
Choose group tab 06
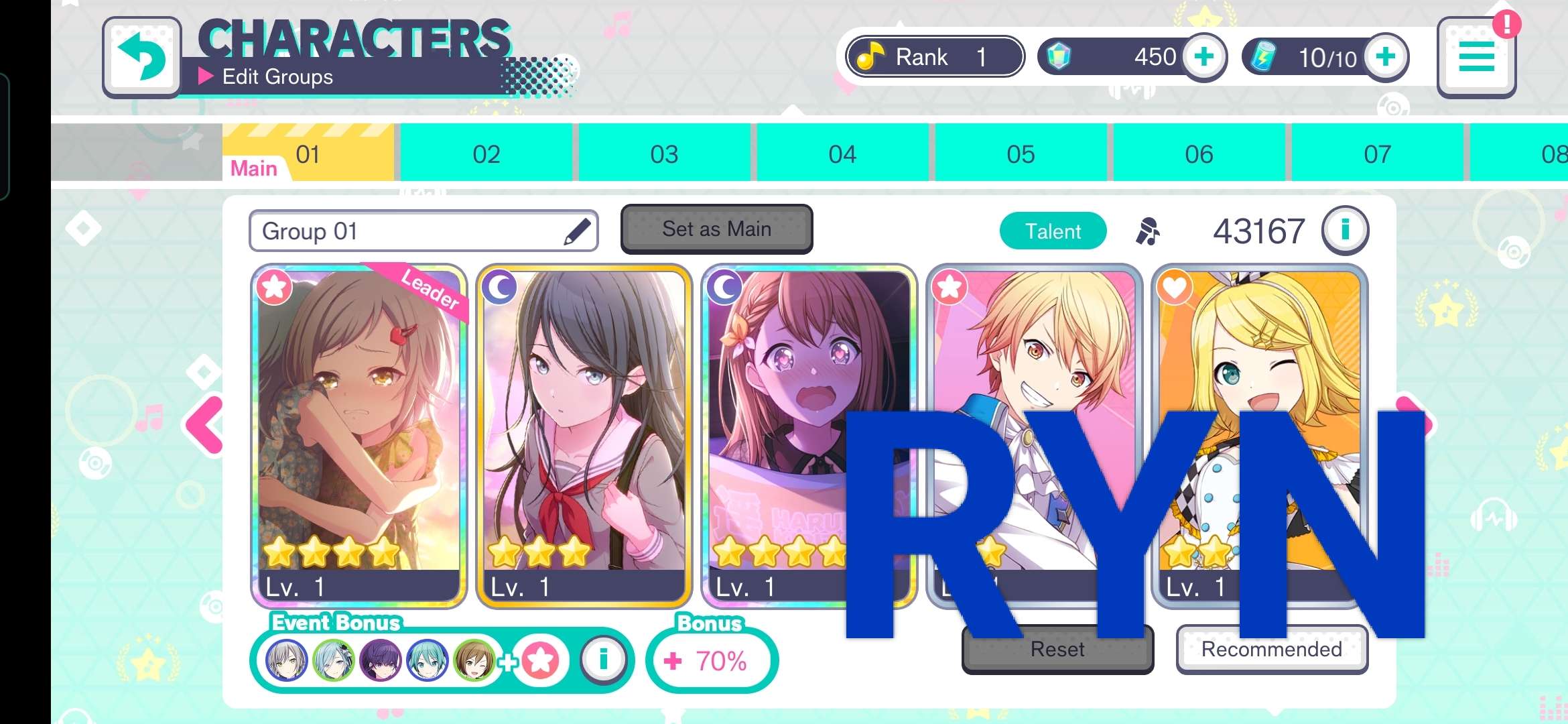coord(1199,154)
